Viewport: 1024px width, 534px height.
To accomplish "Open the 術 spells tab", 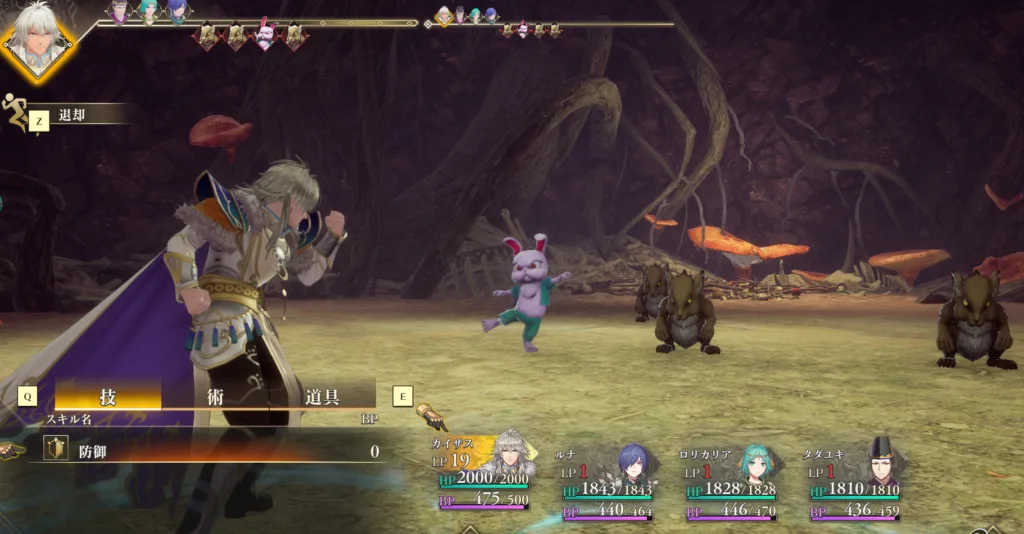I will [215, 395].
